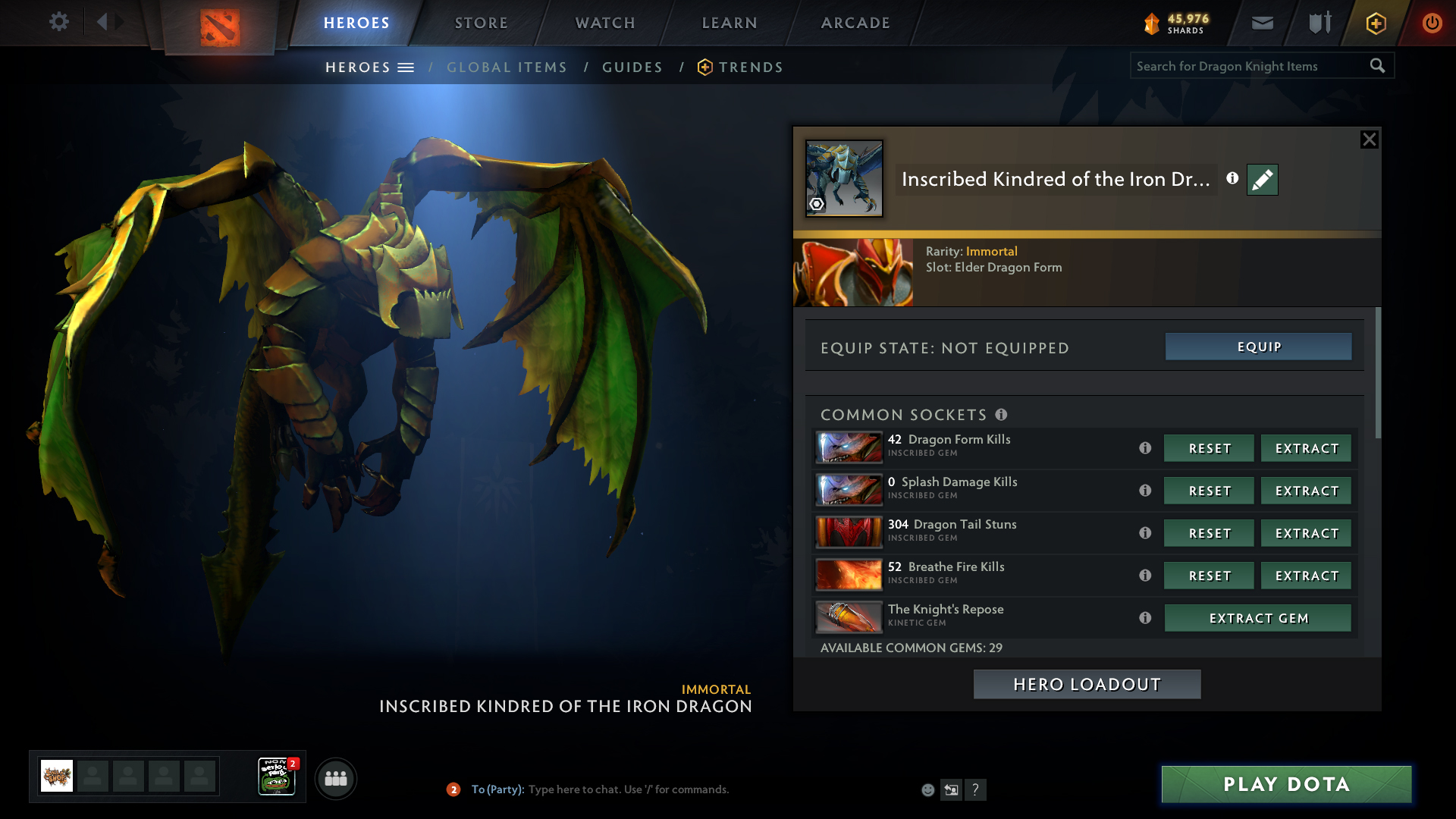Extract the Breathe Fire Kills gem
This screenshot has height=819, width=1456.
1306,576
